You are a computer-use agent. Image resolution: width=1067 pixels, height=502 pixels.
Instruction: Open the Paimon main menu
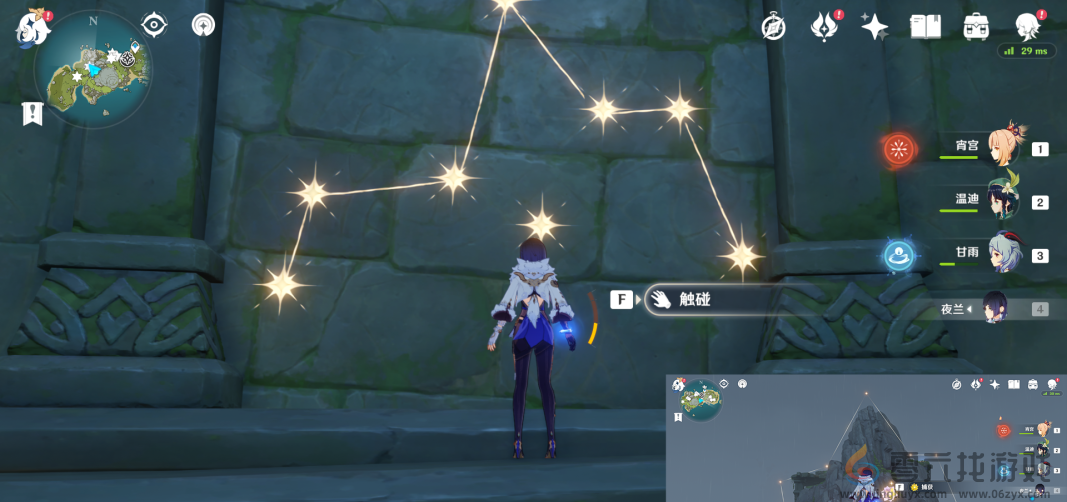[x=33, y=27]
